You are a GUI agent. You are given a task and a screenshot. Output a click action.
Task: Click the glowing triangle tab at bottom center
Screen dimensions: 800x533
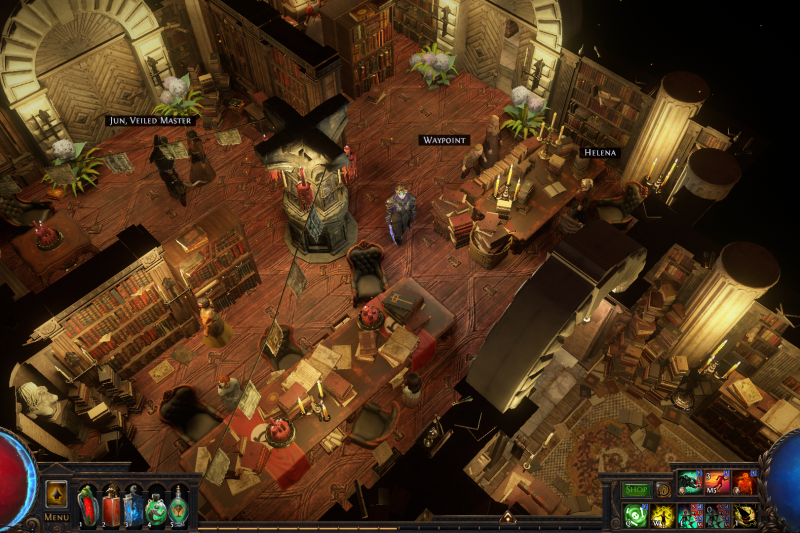[507, 517]
